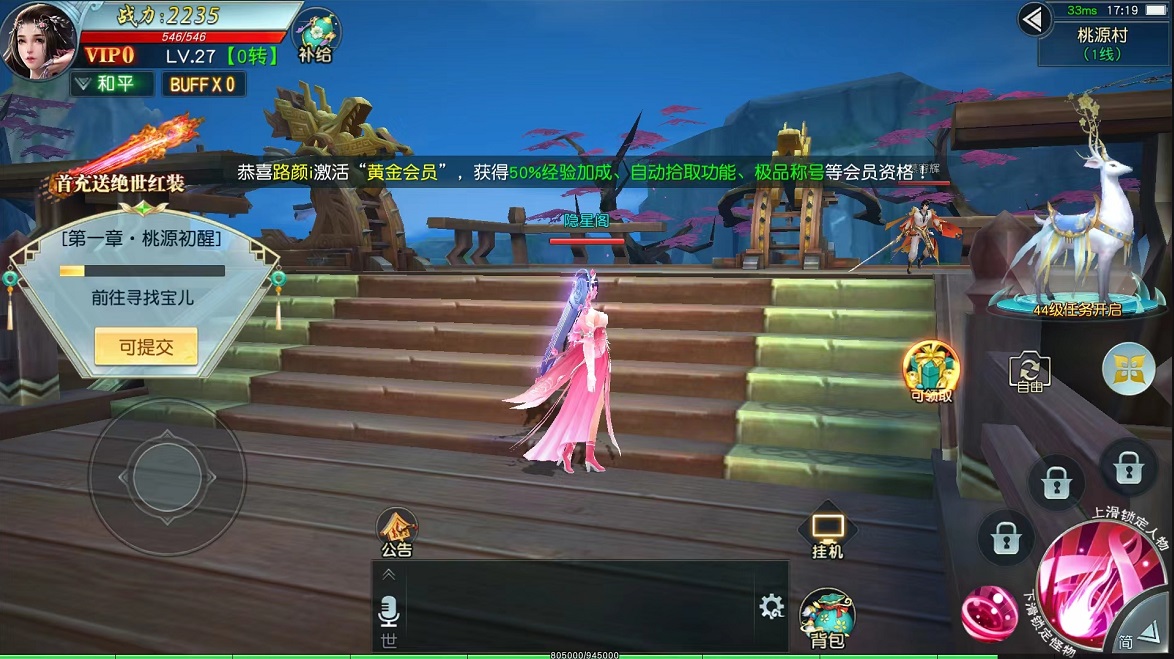Viewport: 1174px width, 659px height.
Task: Open the 公告 announcement icon
Action: pyautogui.click(x=397, y=531)
